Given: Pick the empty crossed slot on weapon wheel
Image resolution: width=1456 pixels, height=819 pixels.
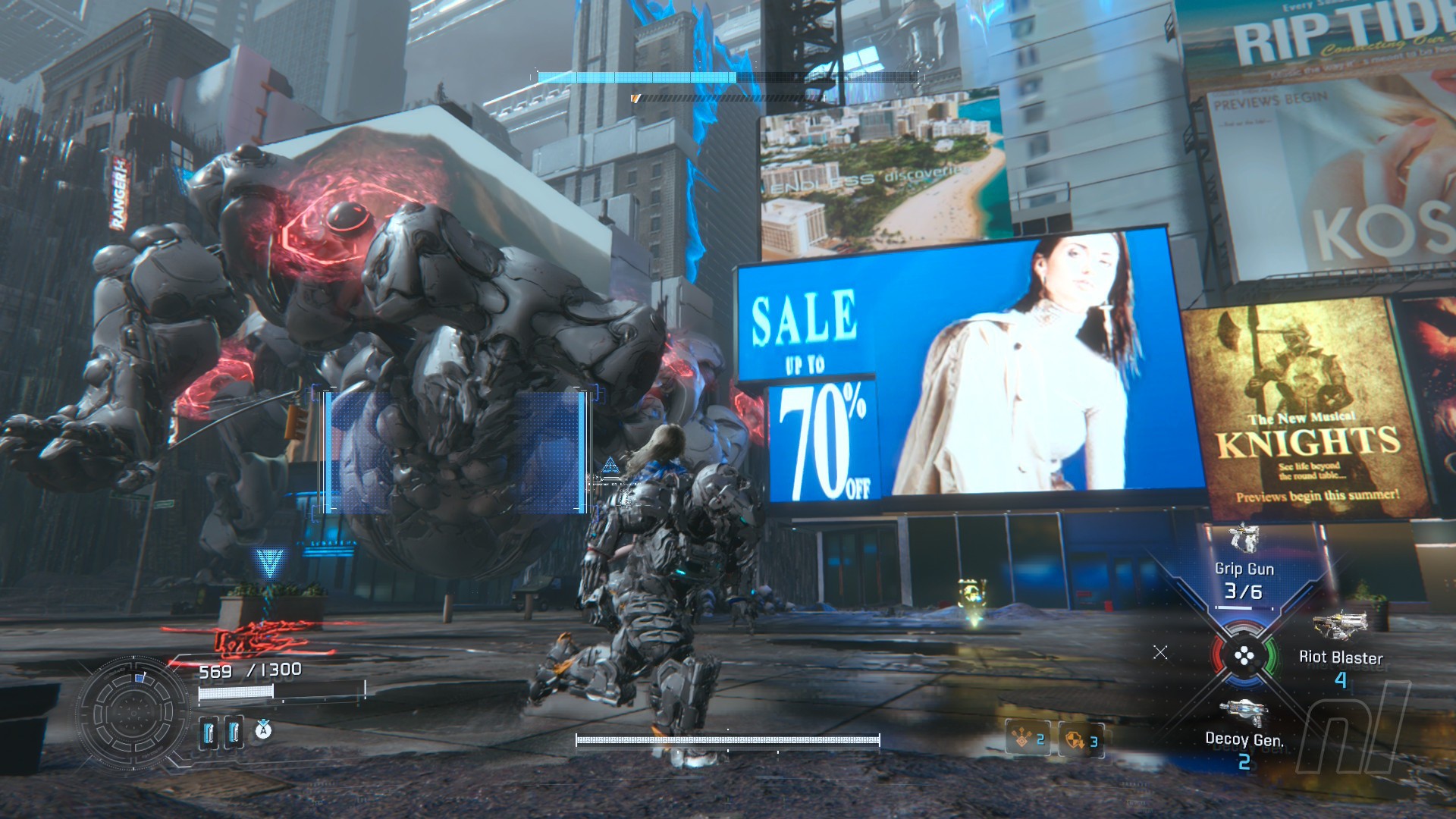Looking at the screenshot, I should (1160, 652).
